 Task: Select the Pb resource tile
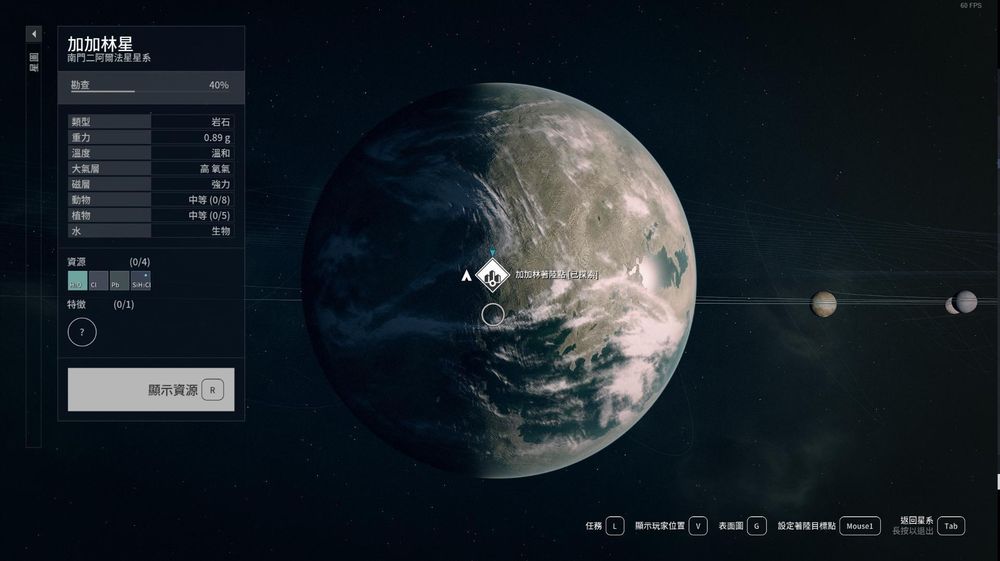click(119, 281)
